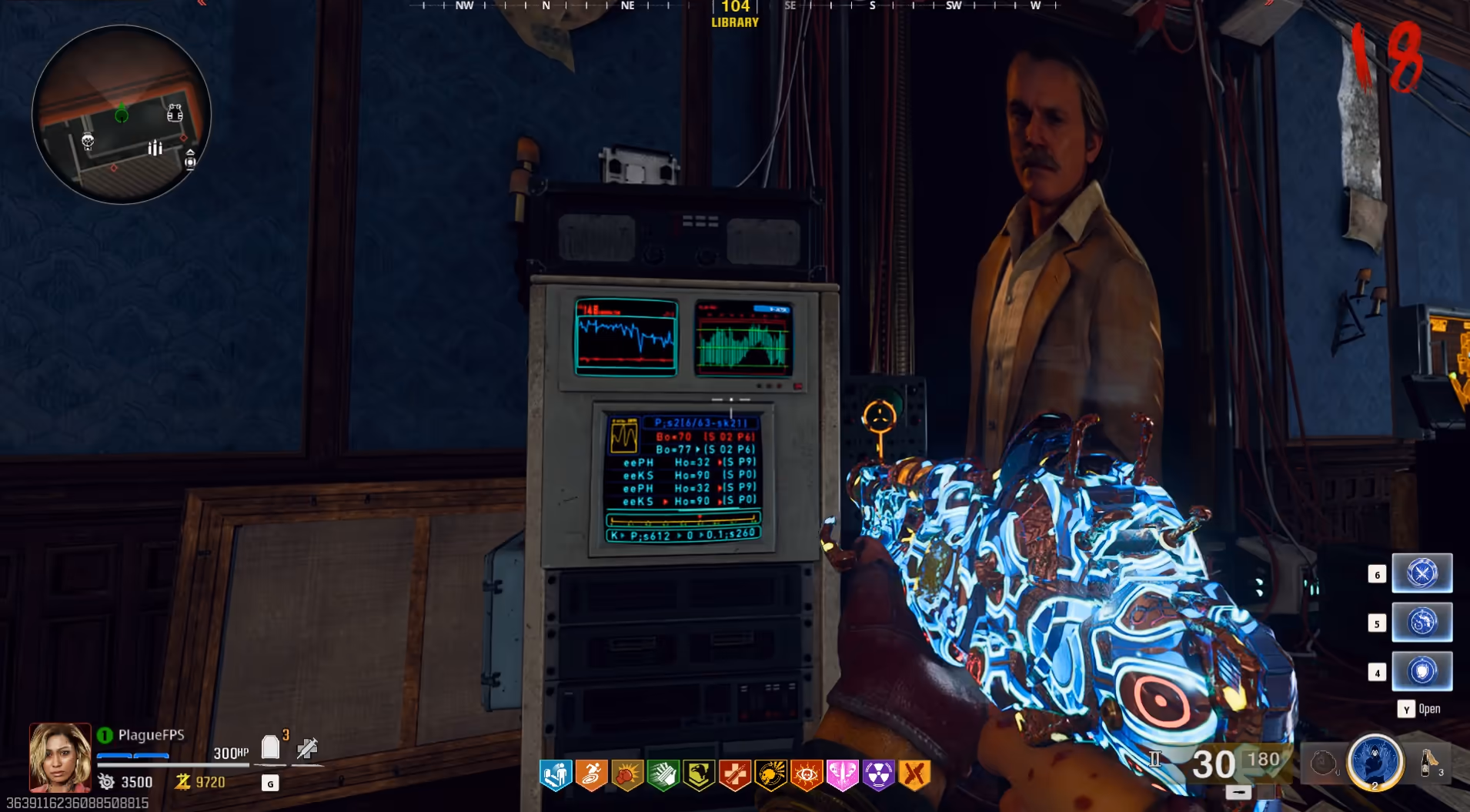Click the armor plate icon
1470x812 pixels.
click(270, 747)
